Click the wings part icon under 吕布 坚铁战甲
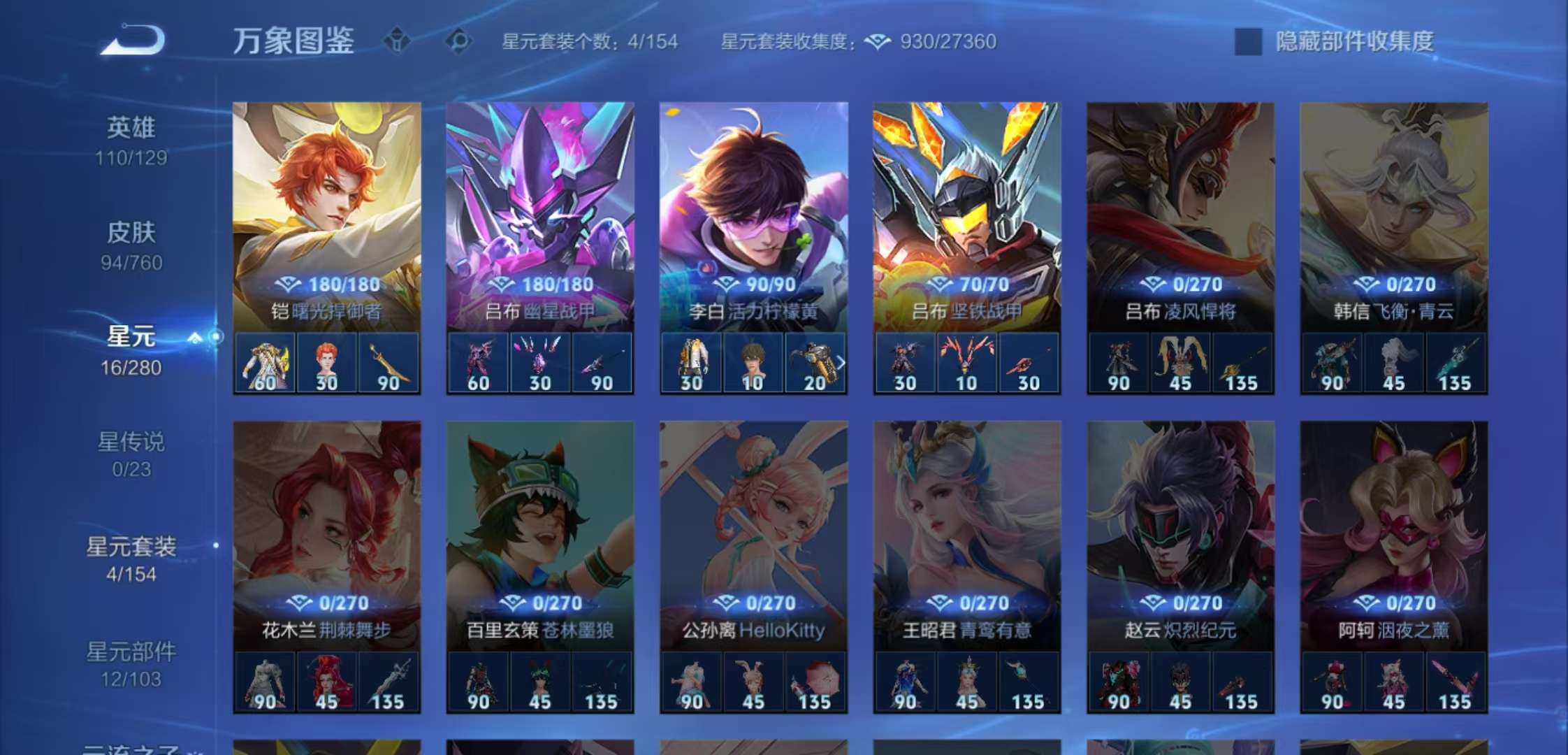Image resolution: width=1568 pixels, height=755 pixels. [965, 361]
